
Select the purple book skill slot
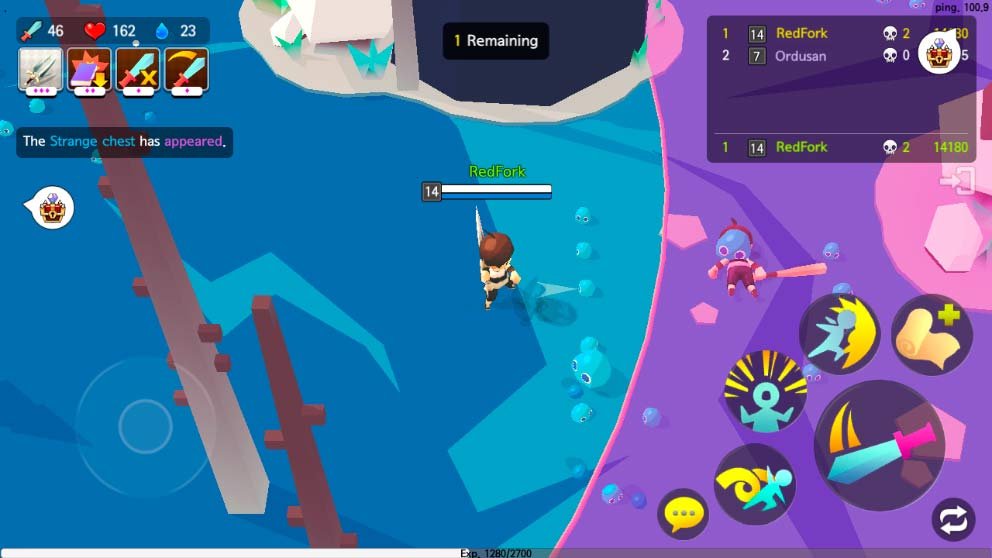89,70
